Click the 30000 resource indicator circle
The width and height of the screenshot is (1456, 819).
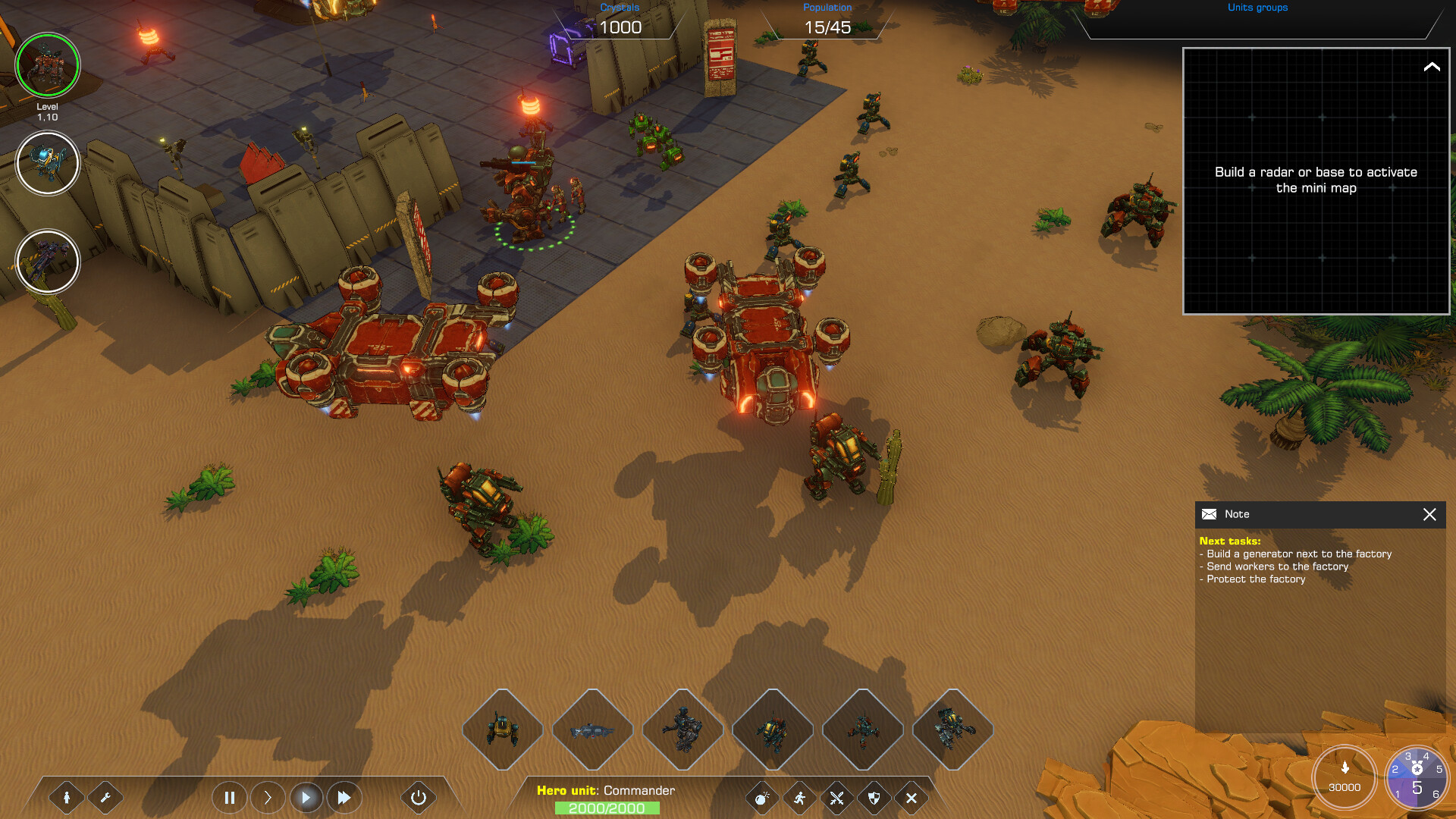1345,777
